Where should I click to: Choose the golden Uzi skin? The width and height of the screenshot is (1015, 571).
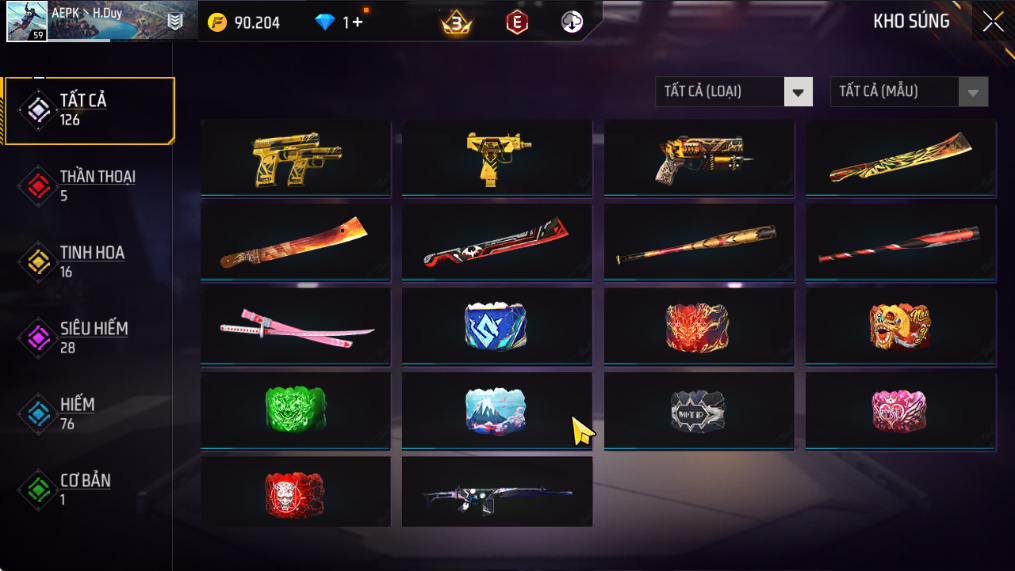click(497, 158)
